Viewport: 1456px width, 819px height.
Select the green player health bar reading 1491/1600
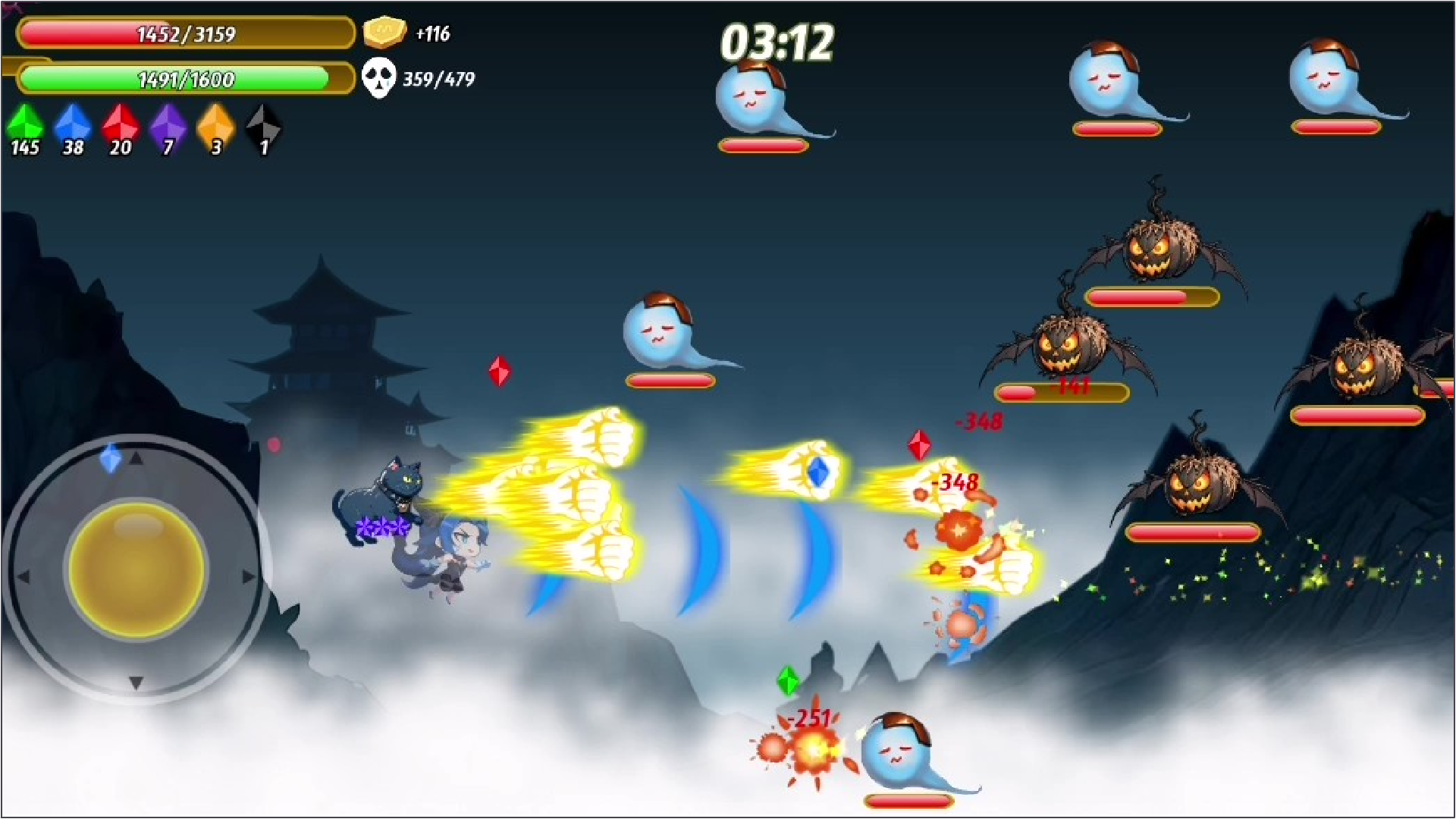[186, 79]
